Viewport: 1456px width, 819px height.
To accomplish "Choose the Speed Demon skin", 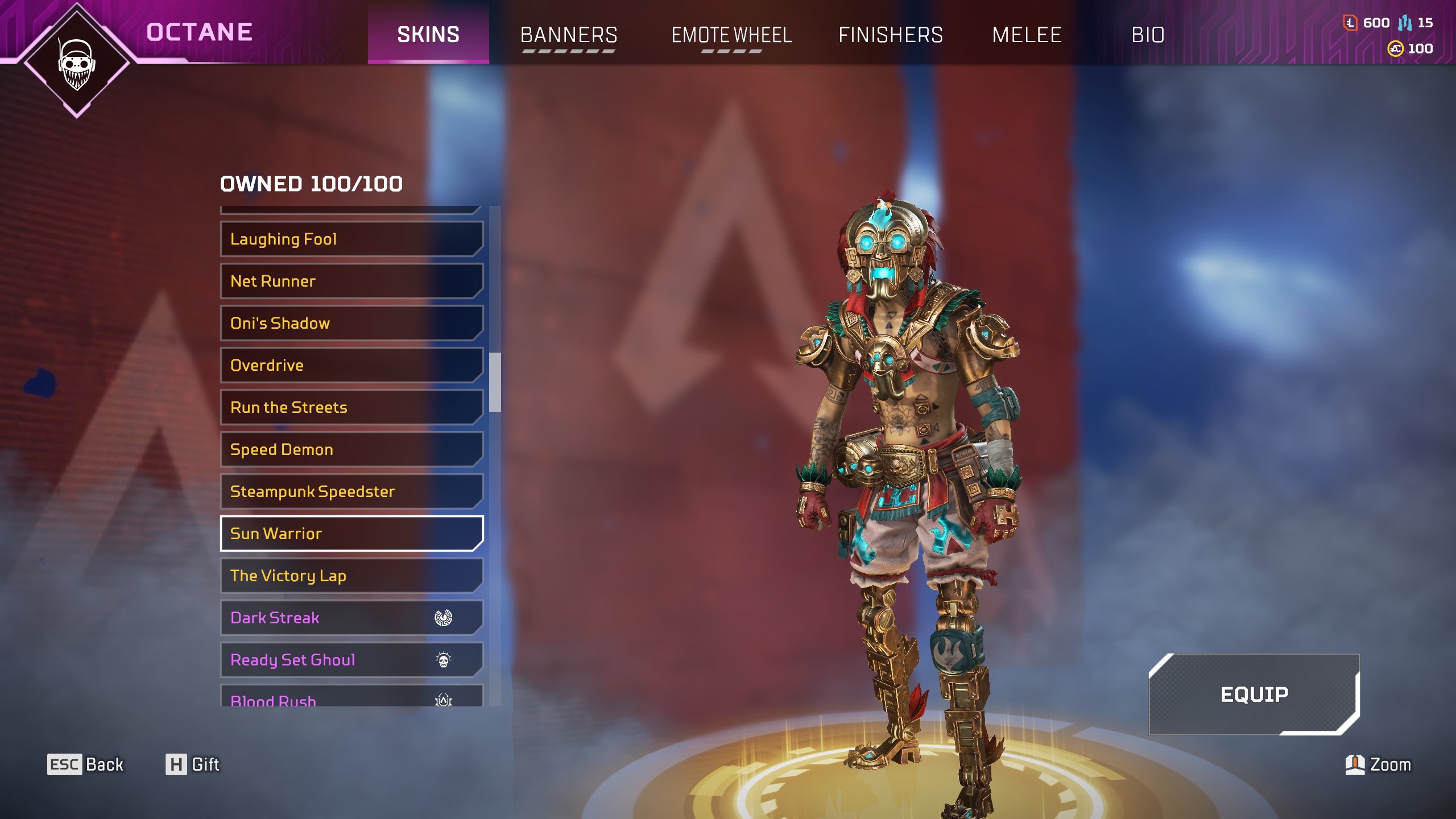I will [x=351, y=449].
